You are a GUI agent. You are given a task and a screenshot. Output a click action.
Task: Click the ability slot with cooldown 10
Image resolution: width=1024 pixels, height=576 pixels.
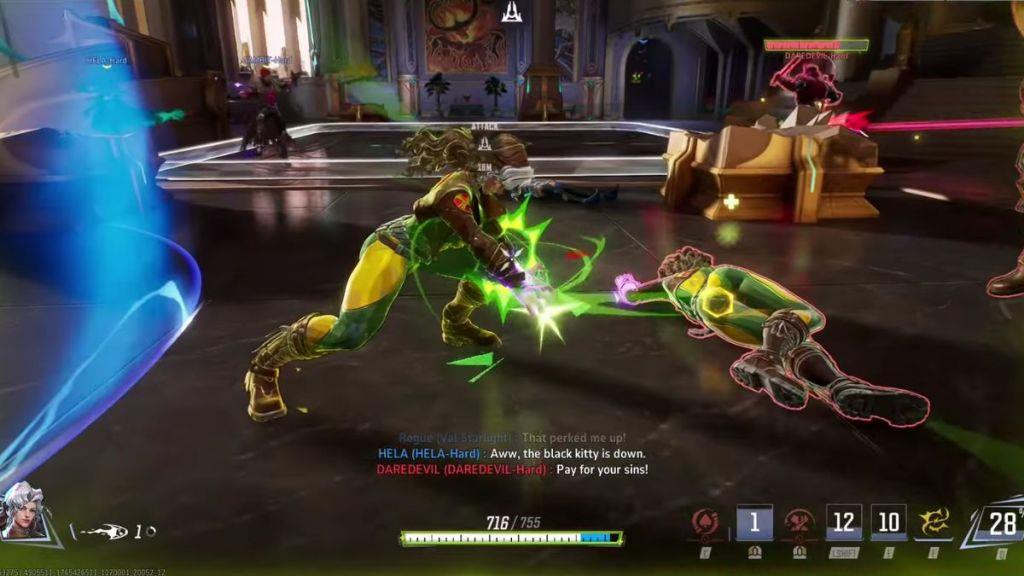pos(888,522)
